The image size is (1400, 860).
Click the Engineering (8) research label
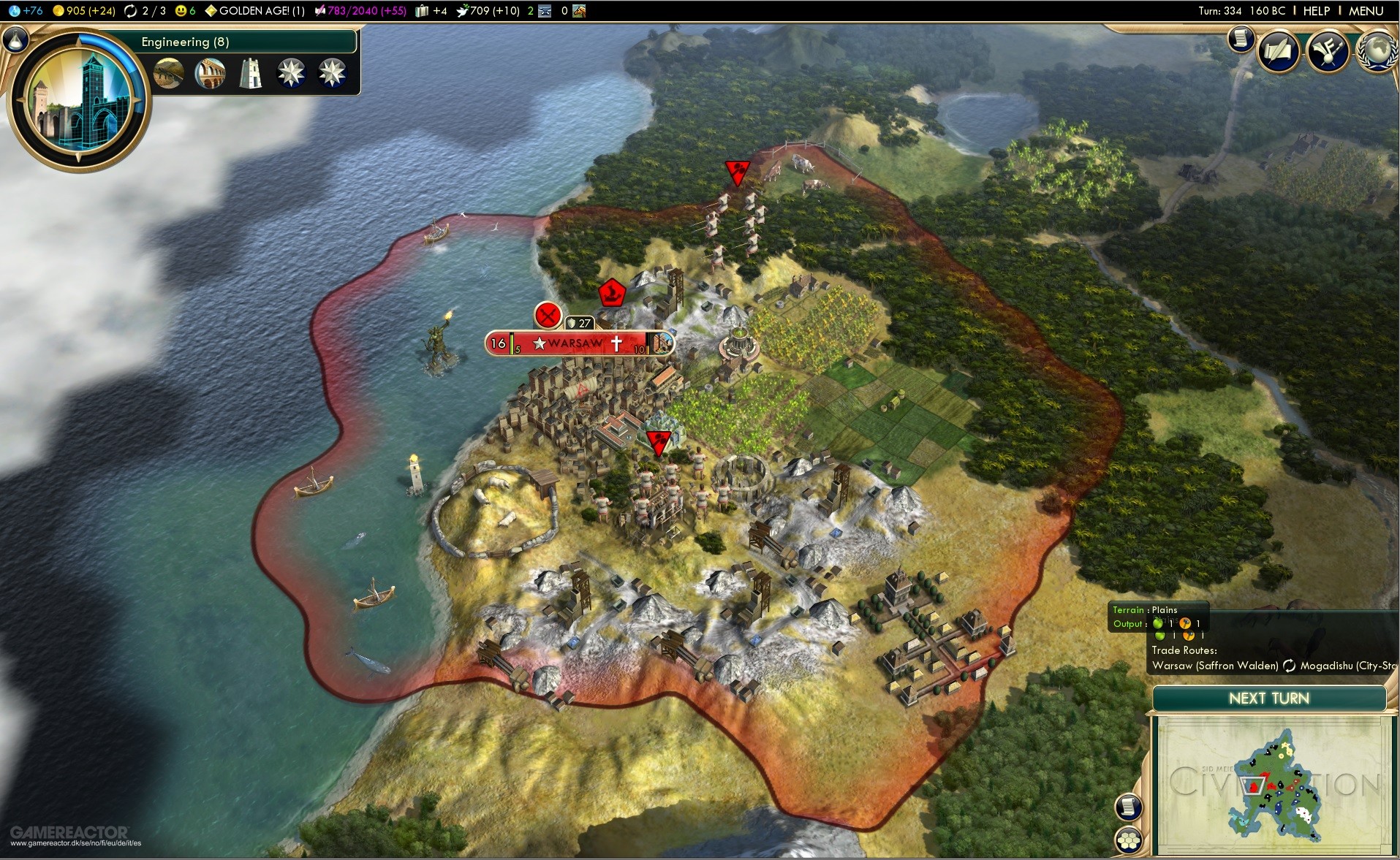[x=185, y=42]
